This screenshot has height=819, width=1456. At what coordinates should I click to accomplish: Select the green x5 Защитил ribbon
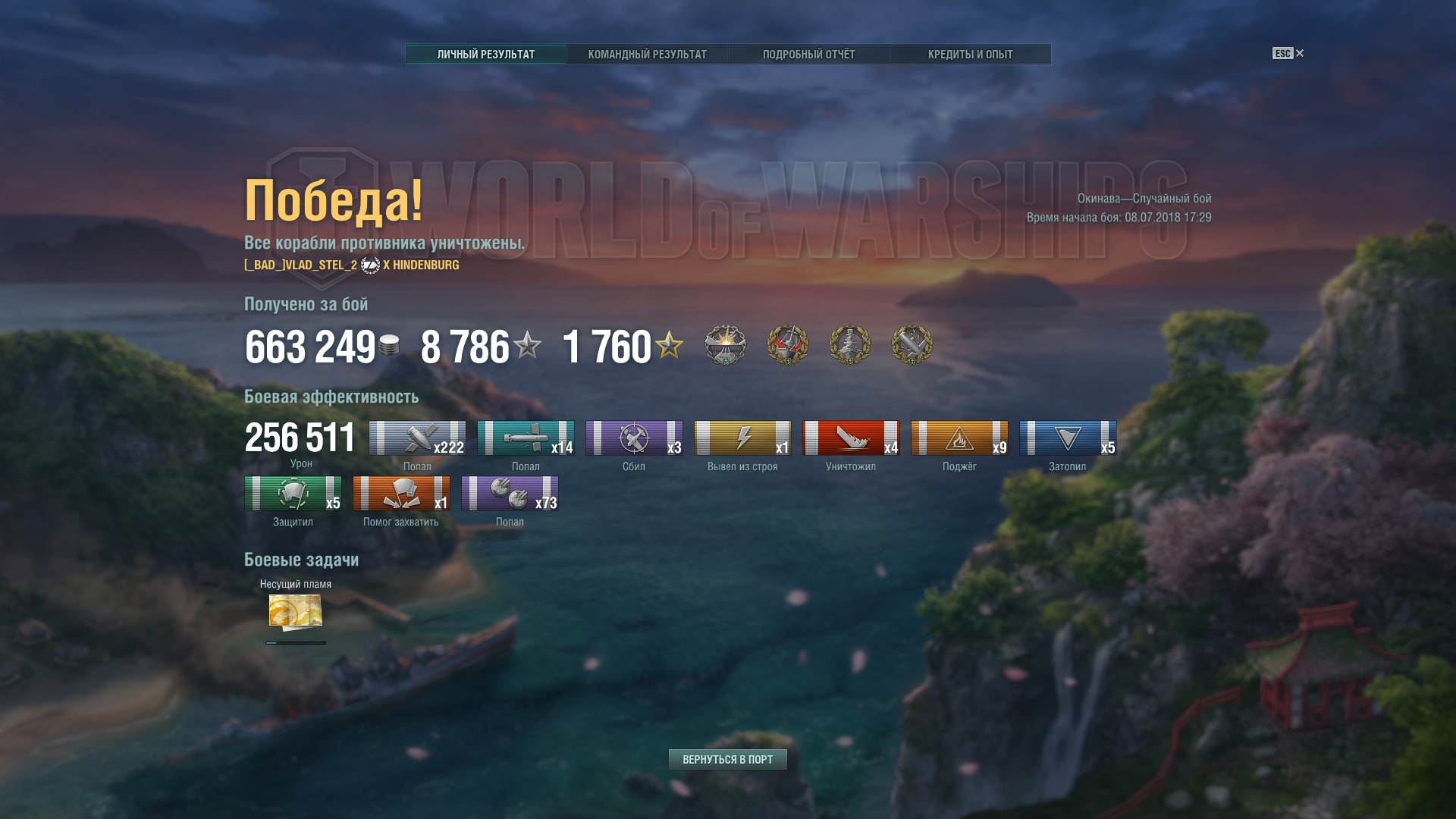[293, 494]
